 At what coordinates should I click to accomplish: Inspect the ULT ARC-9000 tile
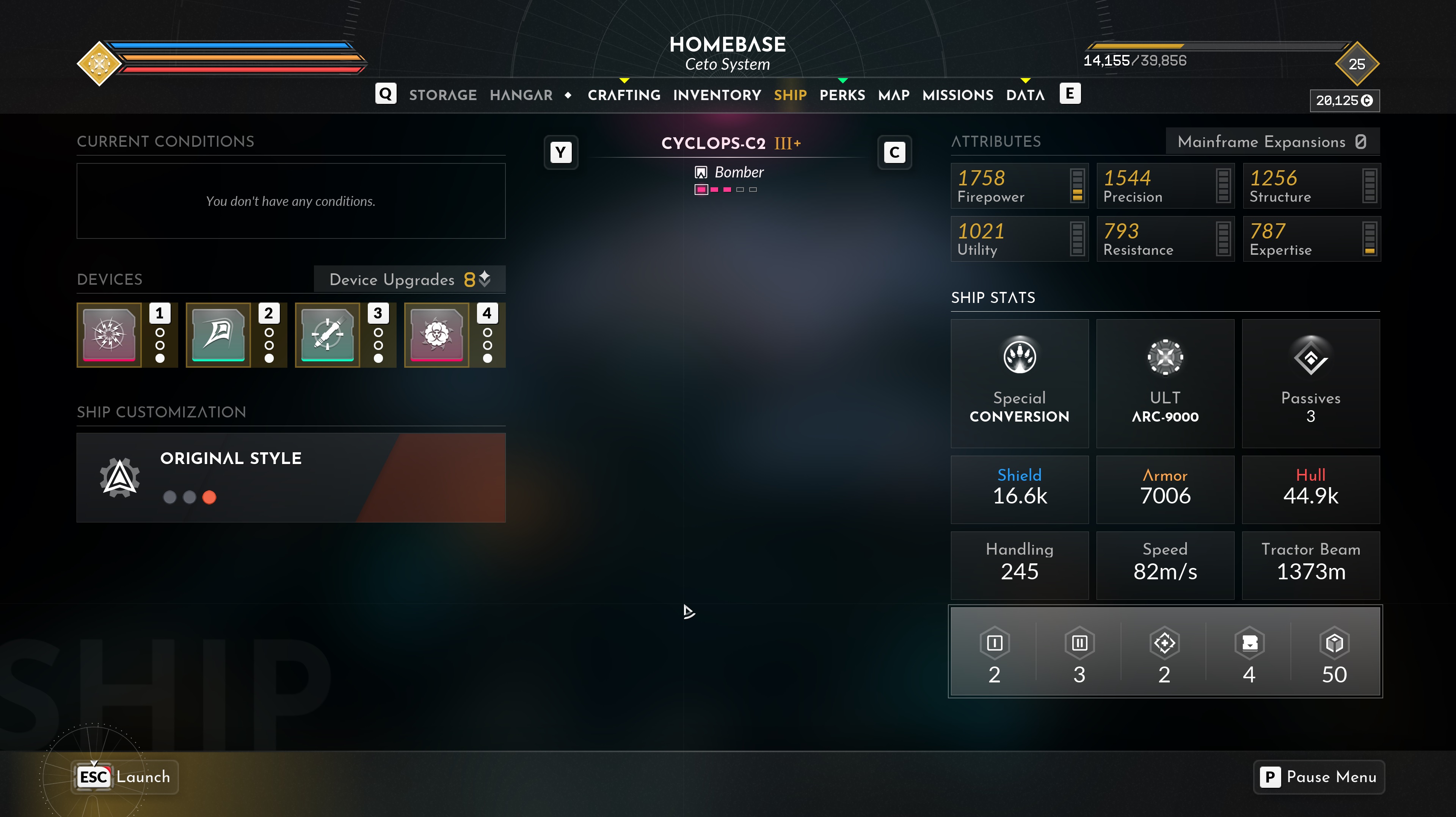1165,383
